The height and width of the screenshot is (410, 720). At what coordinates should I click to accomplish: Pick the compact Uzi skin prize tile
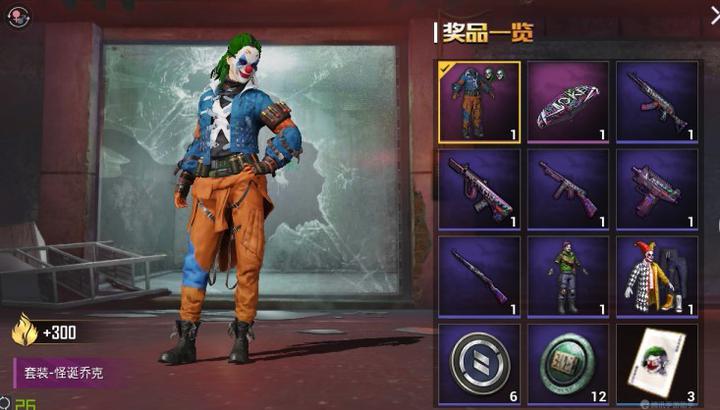click(656, 189)
